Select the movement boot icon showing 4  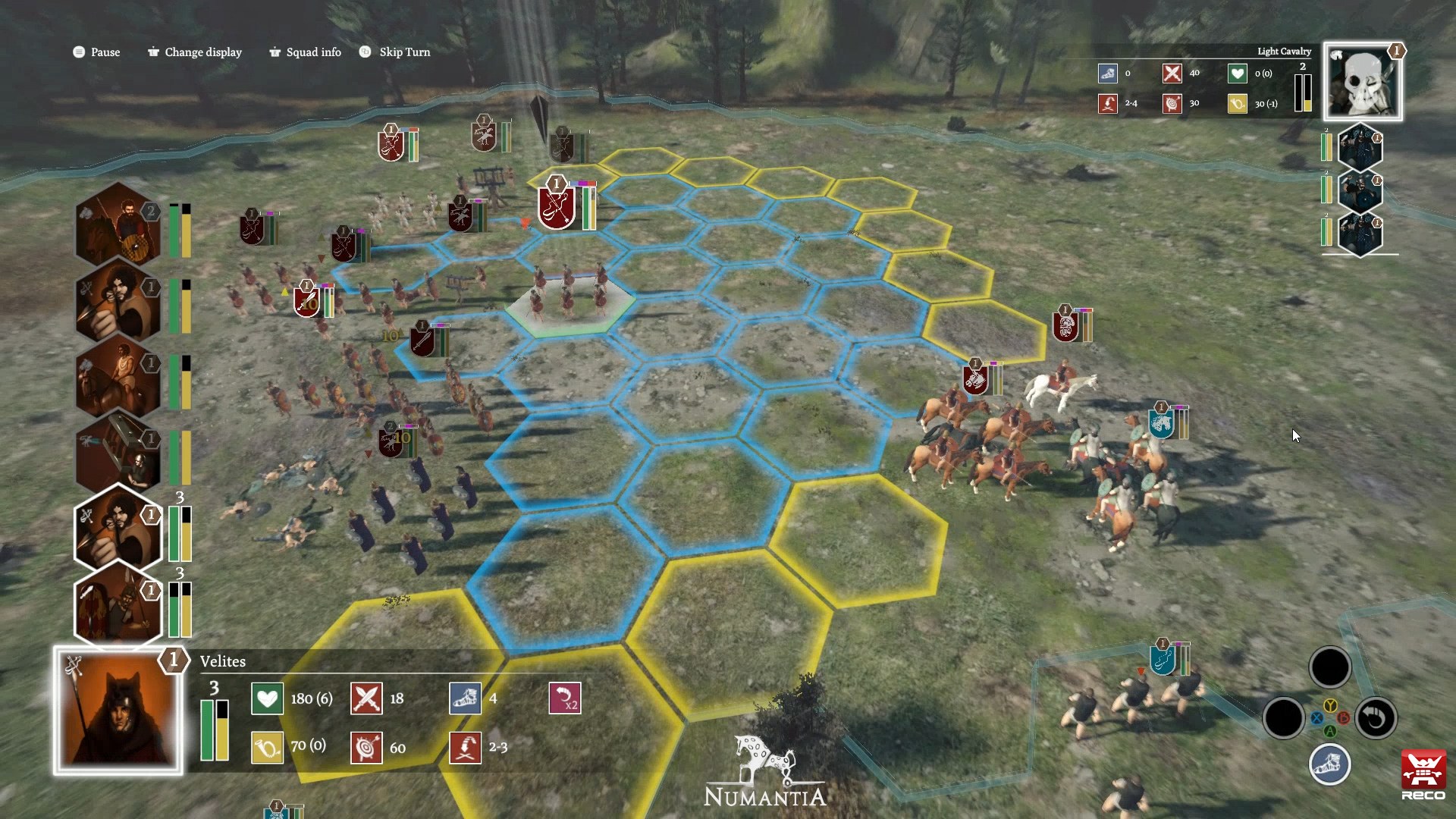(x=466, y=698)
